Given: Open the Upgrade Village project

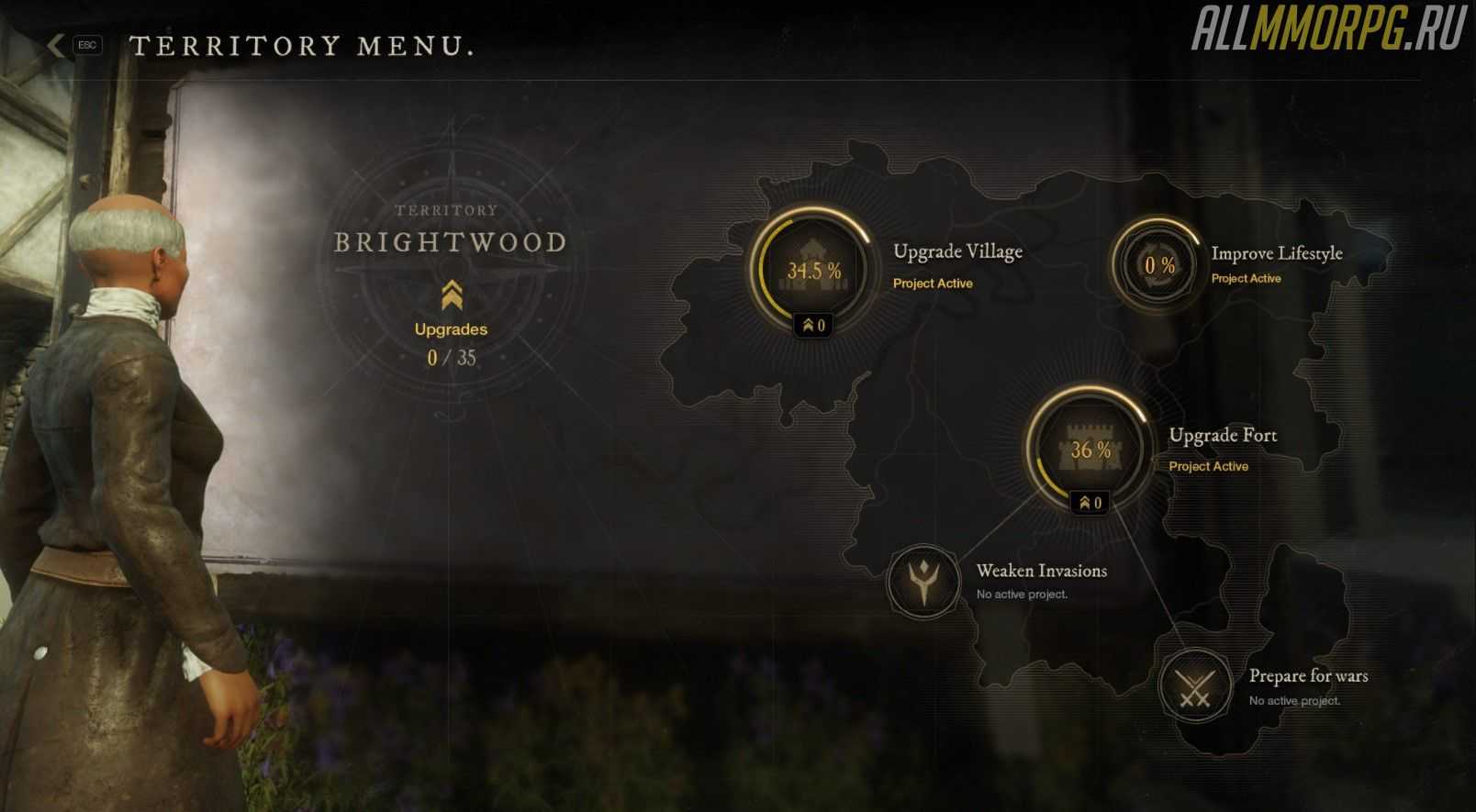Looking at the screenshot, I should pyautogui.click(x=811, y=268).
